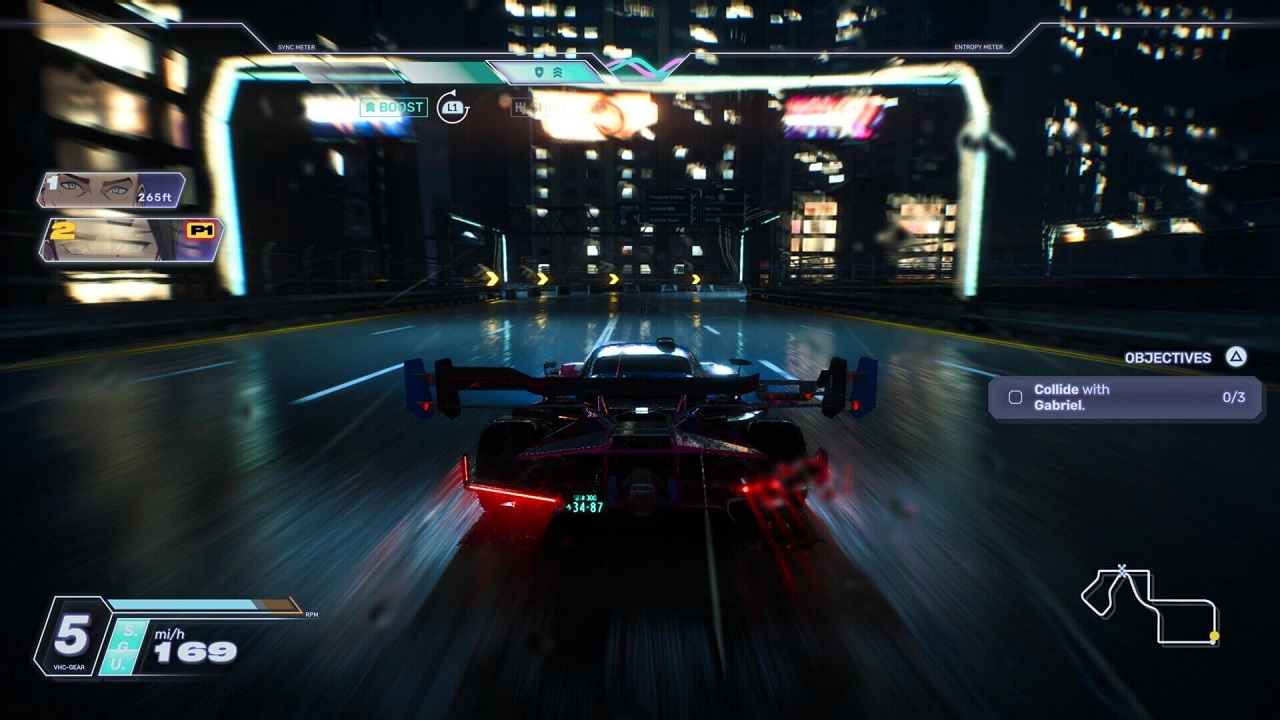Select the second-place P1 driver card
This screenshot has width=1280, height=720.
[130, 240]
